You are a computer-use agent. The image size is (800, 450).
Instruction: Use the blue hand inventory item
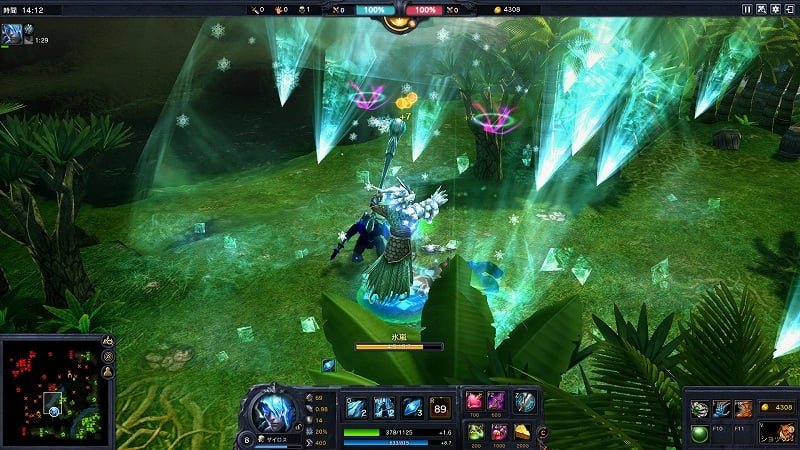[x=721, y=408]
